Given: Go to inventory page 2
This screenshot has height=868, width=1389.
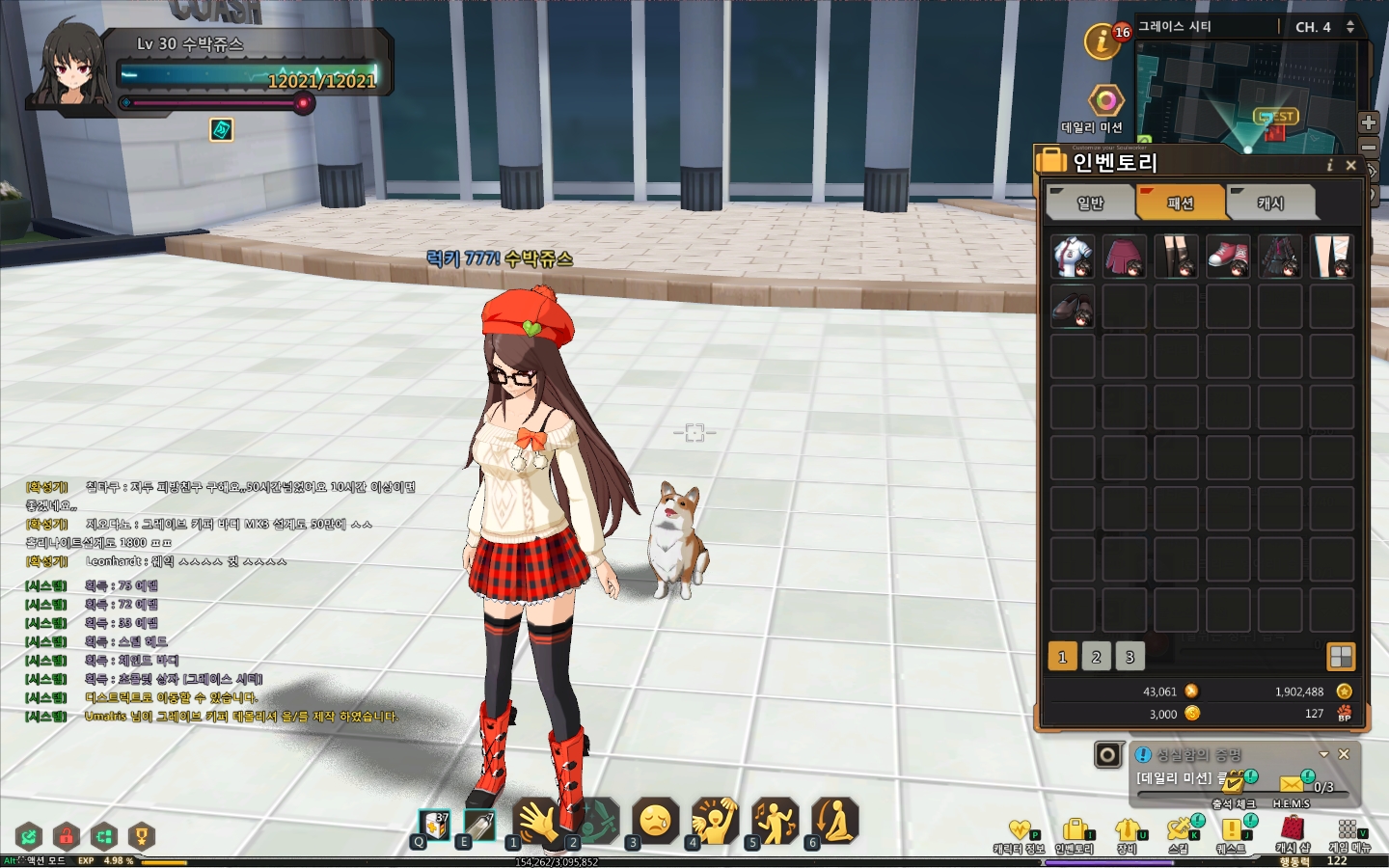Looking at the screenshot, I should point(1096,657).
